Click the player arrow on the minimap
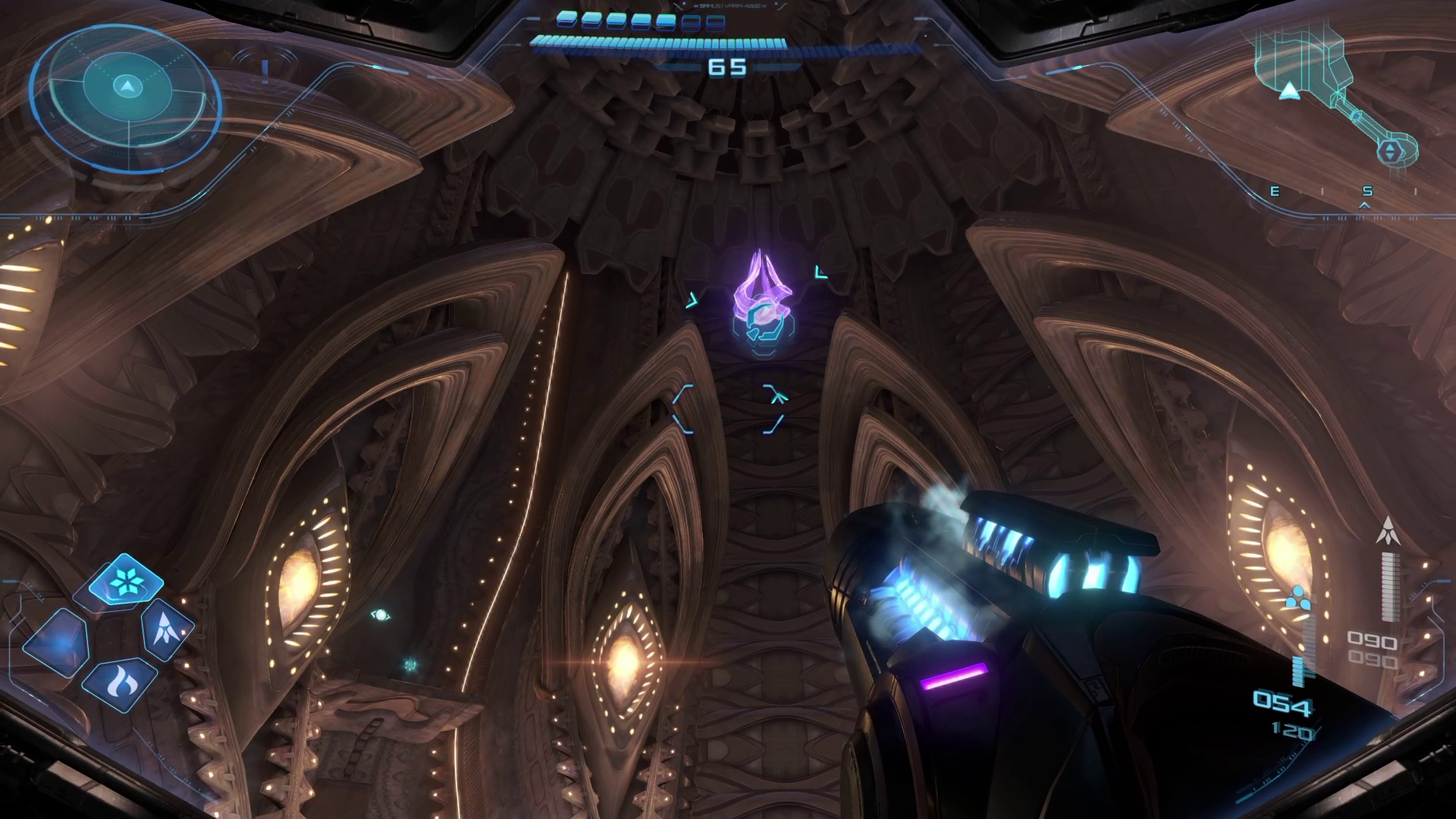The image size is (1456, 819). [x=1289, y=92]
